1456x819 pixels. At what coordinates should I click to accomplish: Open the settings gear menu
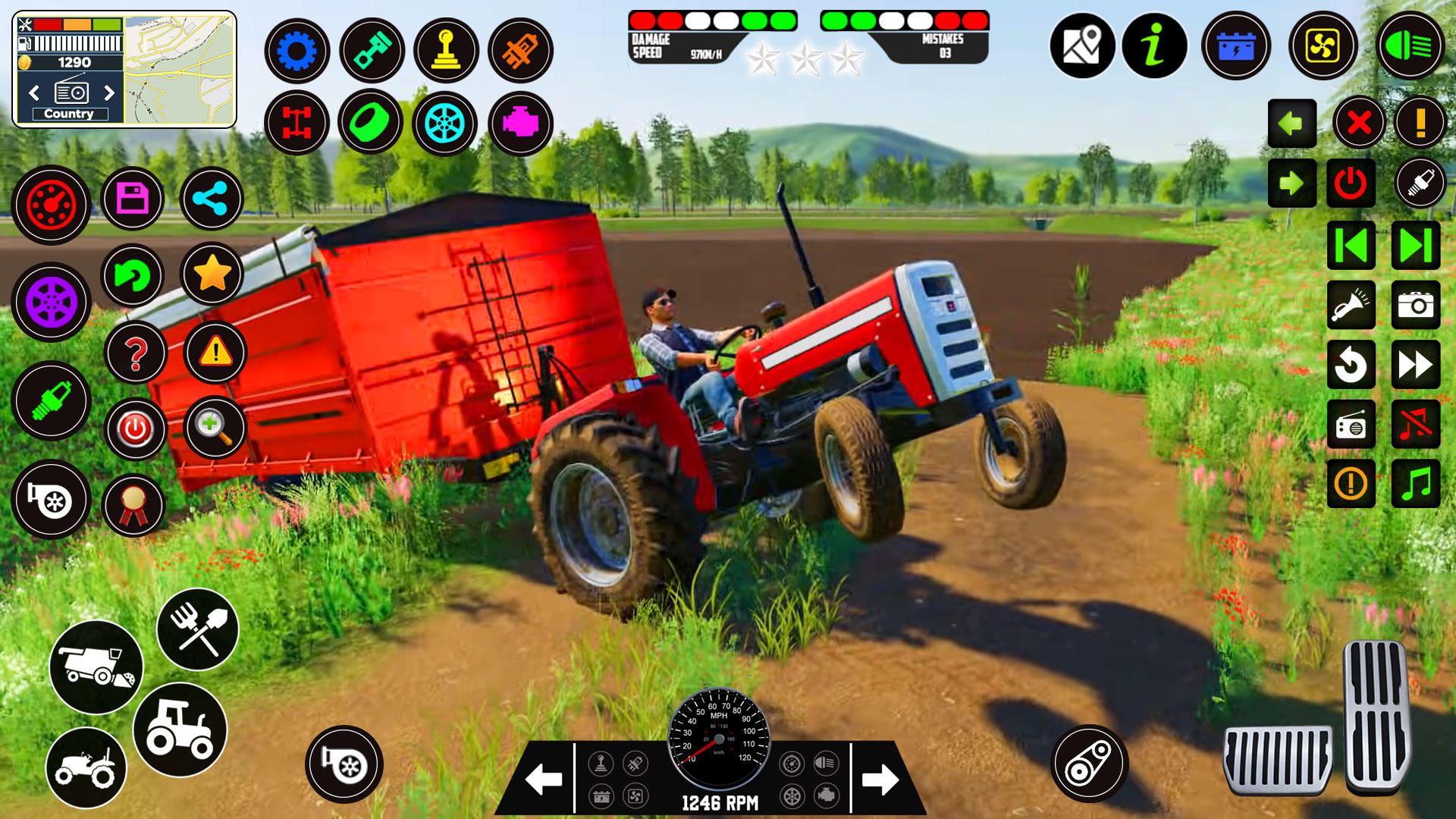(x=297, y=49)
